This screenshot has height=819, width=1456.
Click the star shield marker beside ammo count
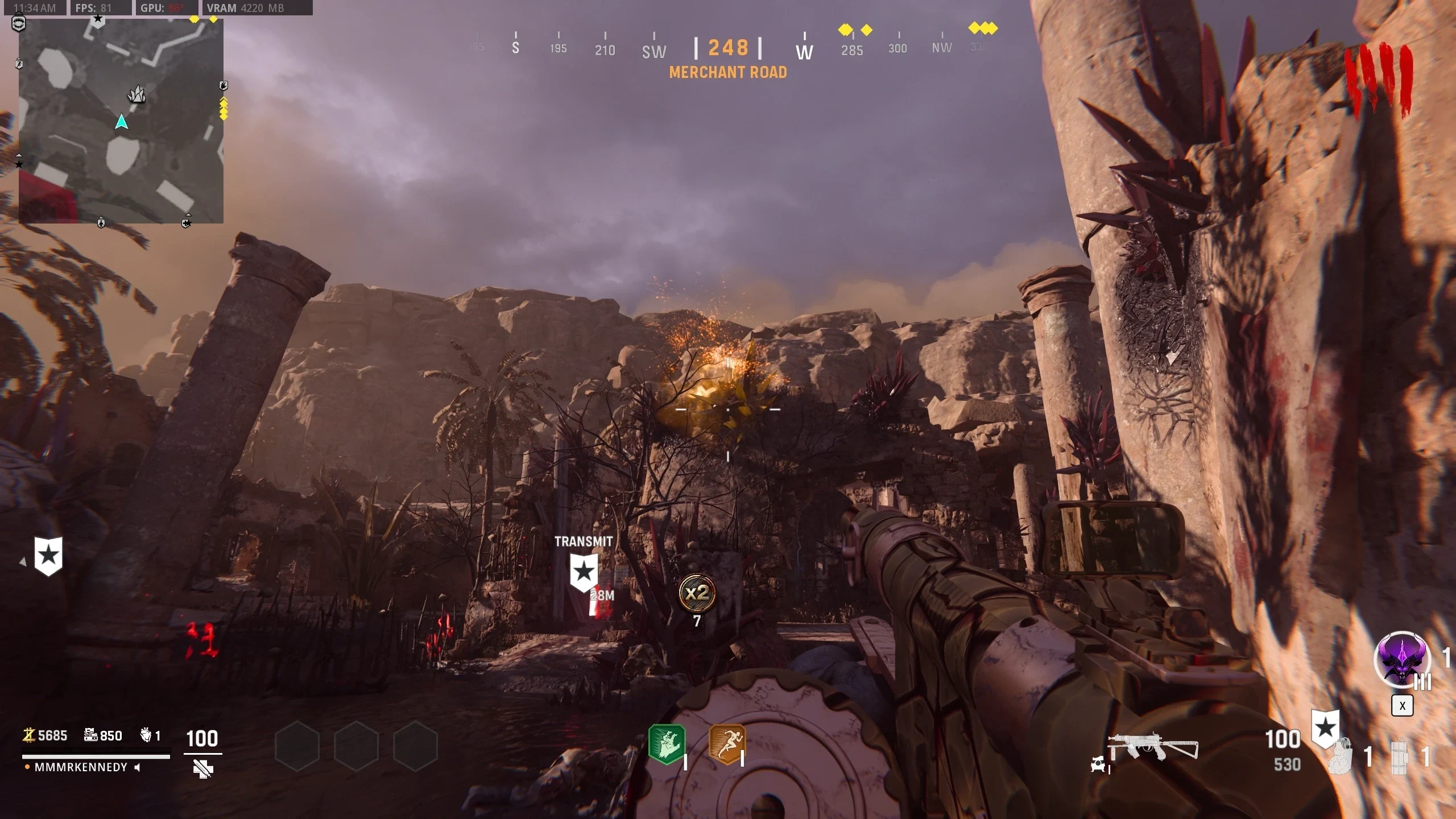1325,728
